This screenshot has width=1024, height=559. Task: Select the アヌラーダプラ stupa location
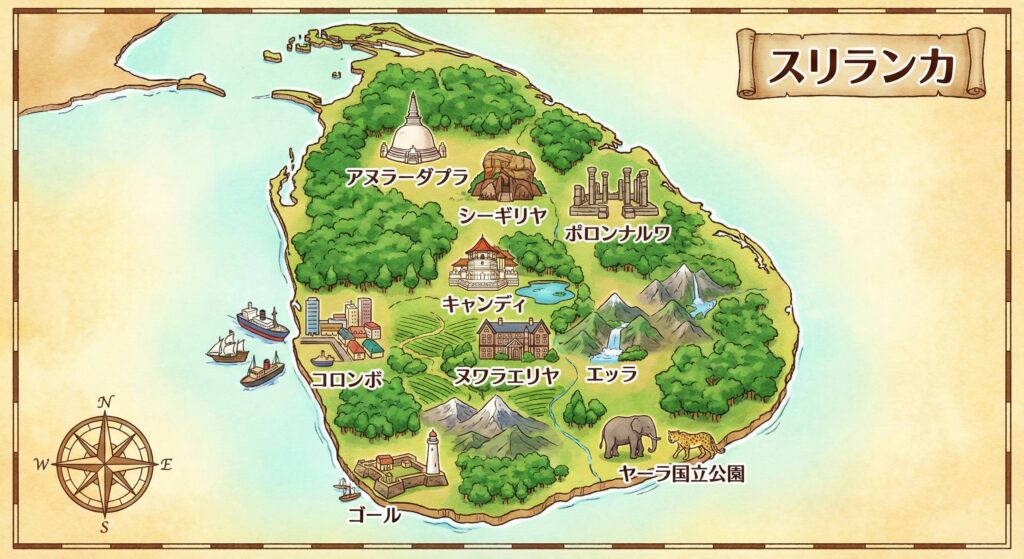pyautogui.click(x=413, y=133)
